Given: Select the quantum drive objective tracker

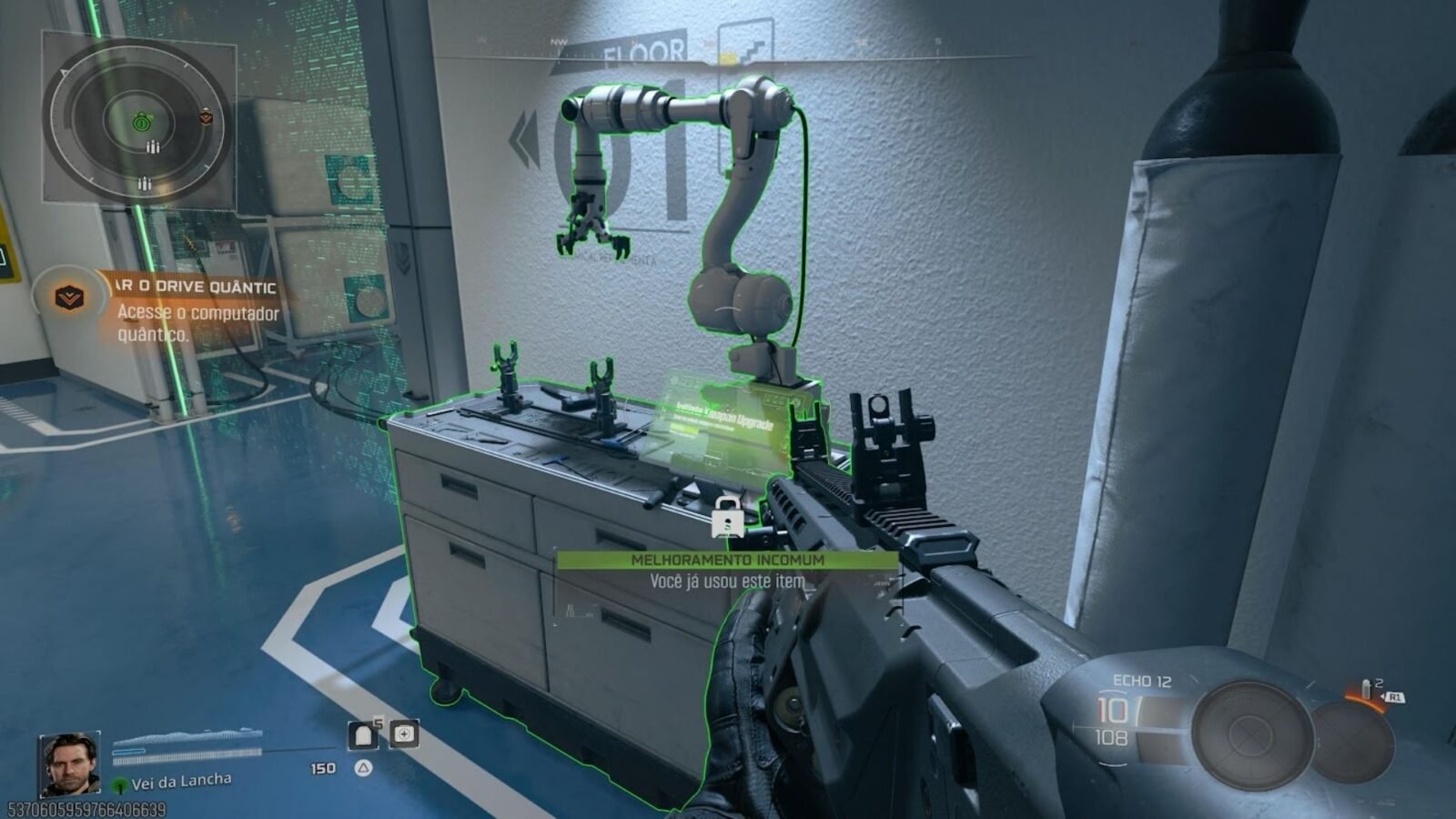Looking at the screenshot, I should [x=197, y=309].
